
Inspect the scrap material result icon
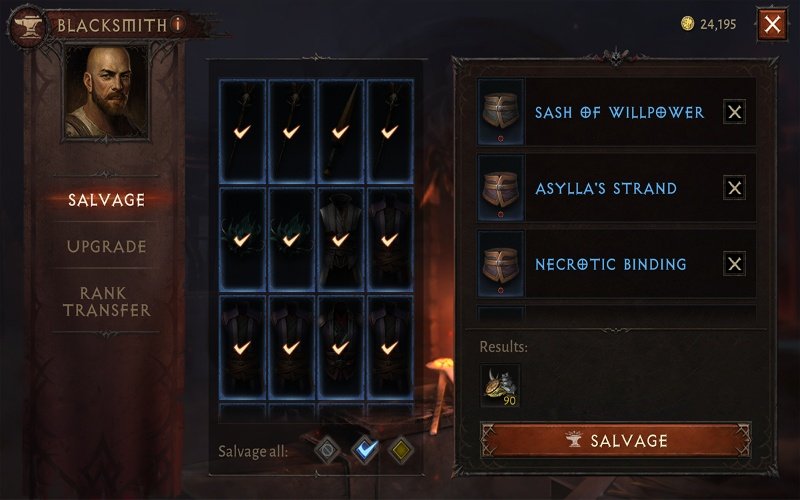pos(501,385)
